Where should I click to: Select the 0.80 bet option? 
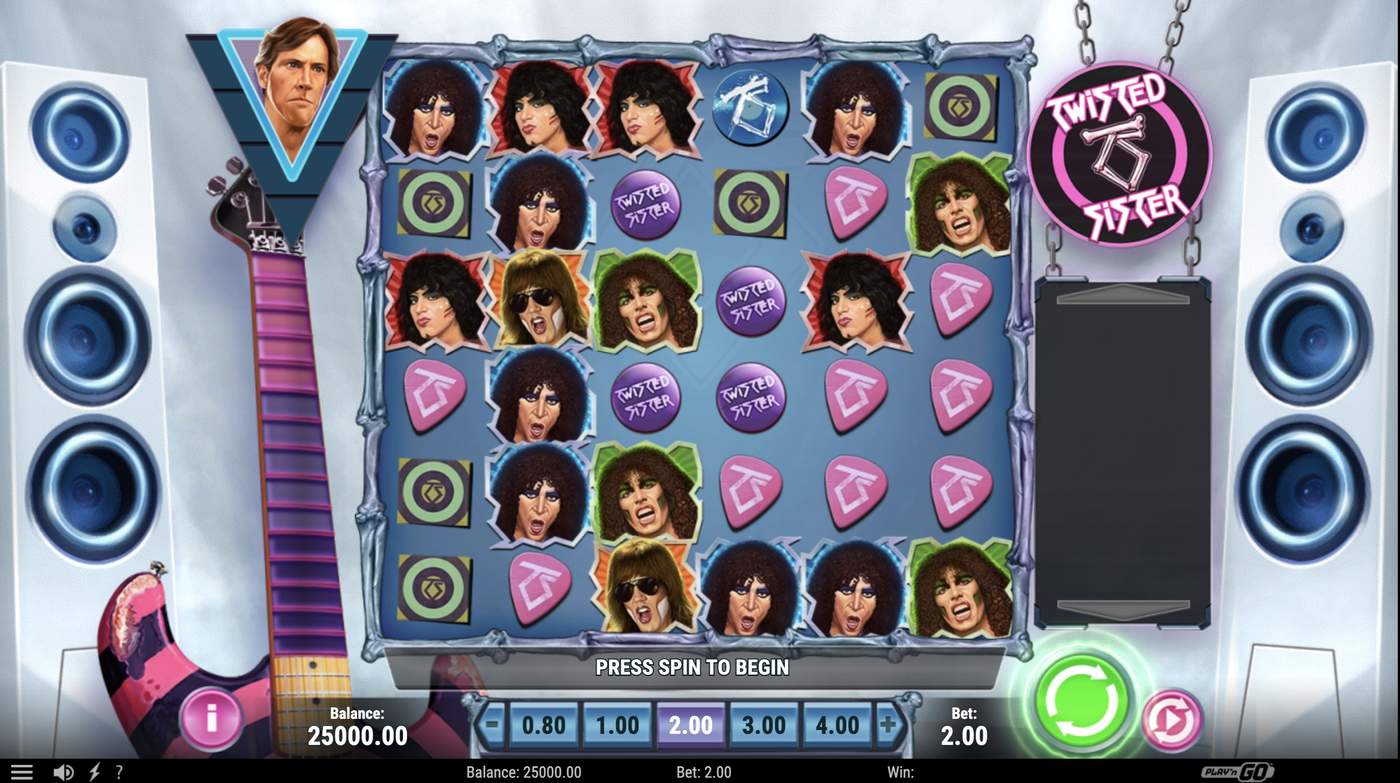pyautogui.click(x=544, y=722)
